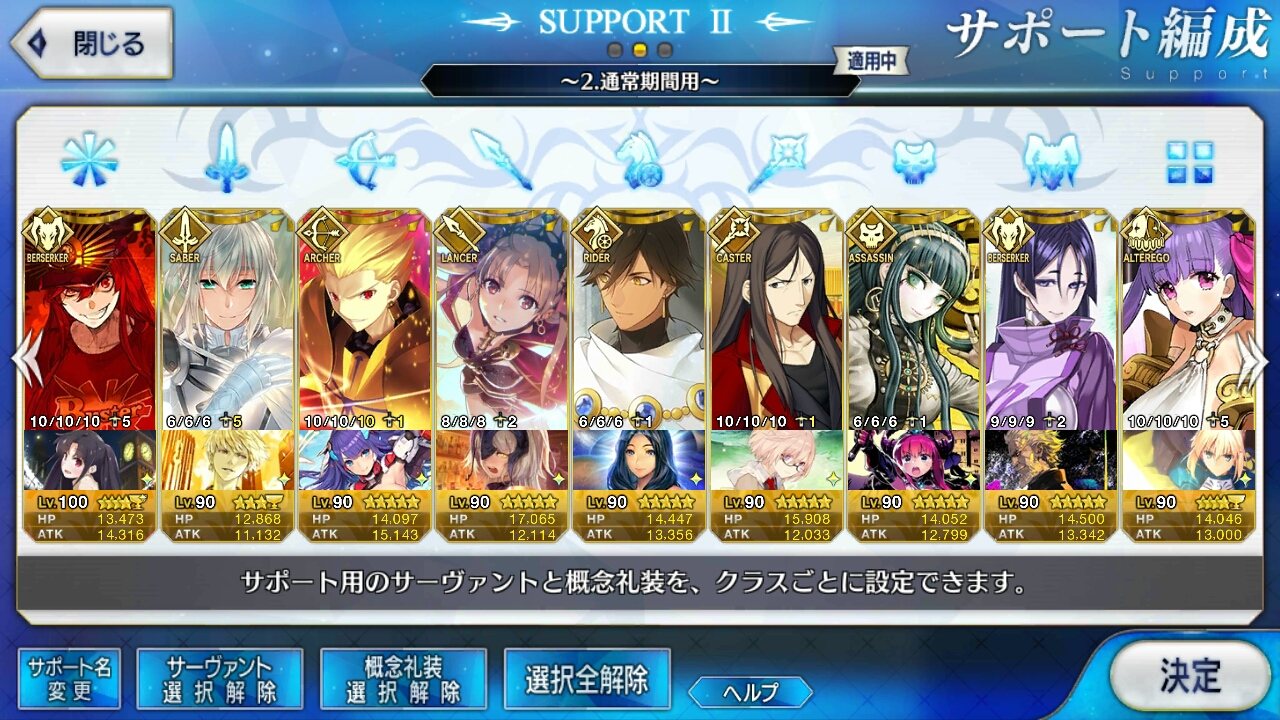Choose 概念礼装 選択解除 to remove craft essences
Image resolution: width=1280 pixels, height=720 pixels.
[403, 679]
